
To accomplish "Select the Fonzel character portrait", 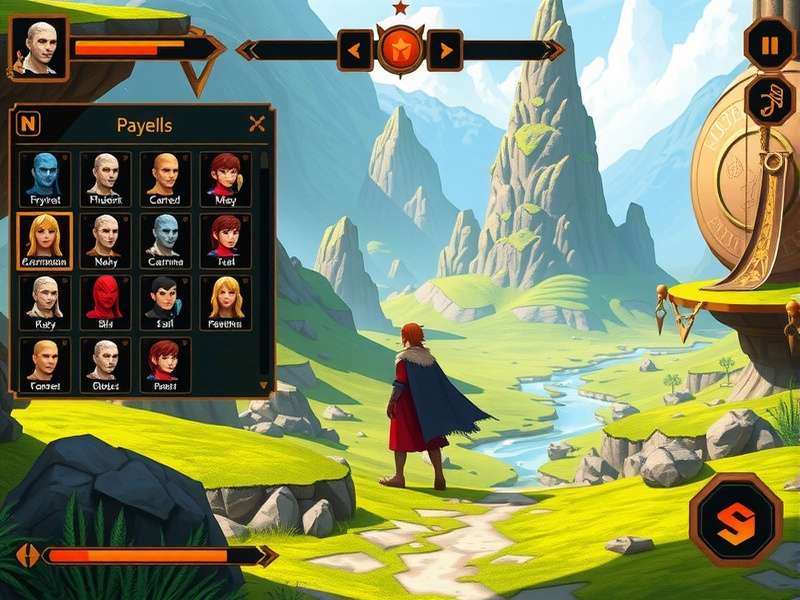I will coord(45,364).
